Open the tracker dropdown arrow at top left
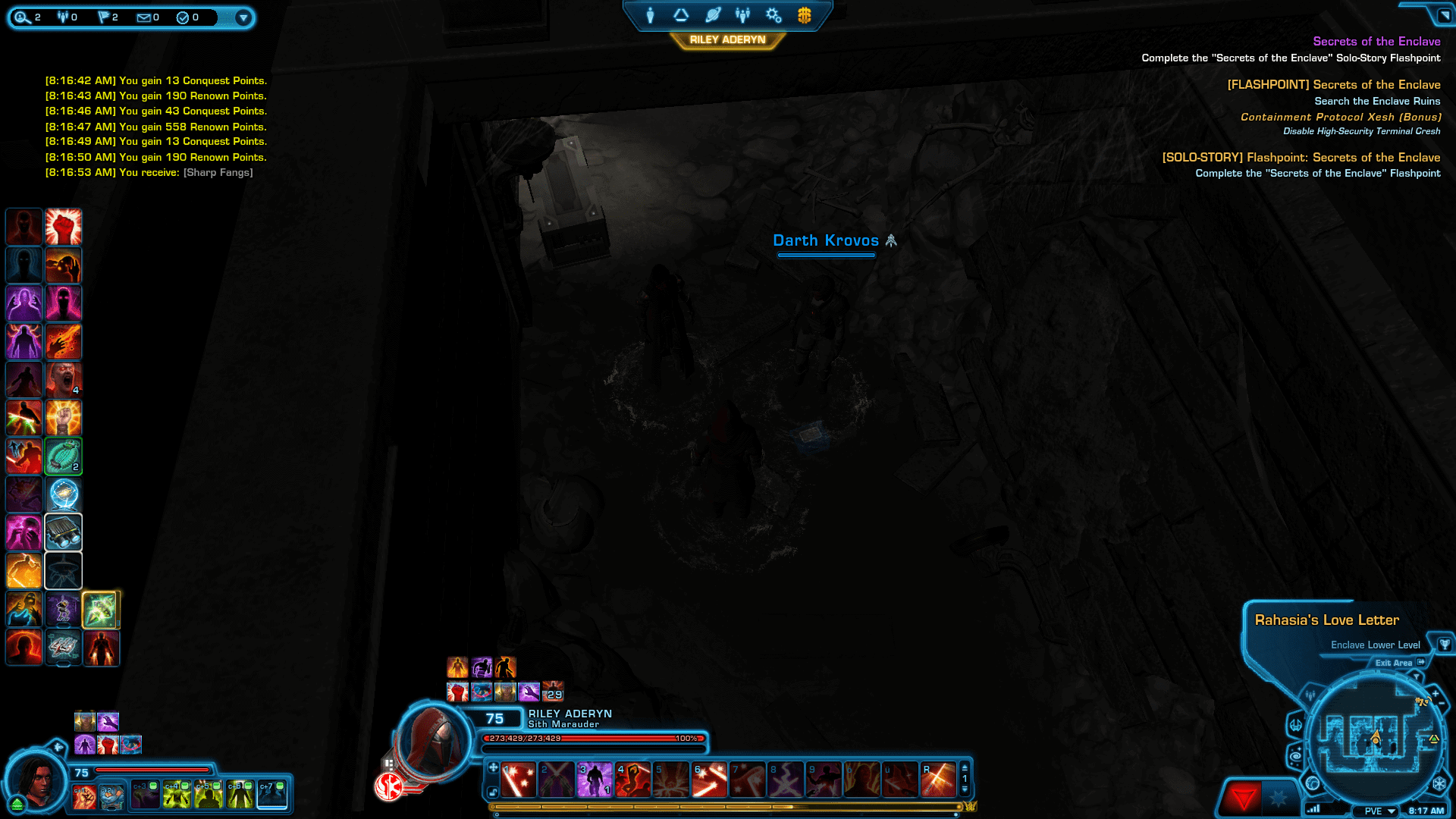Viewport: 1456px width, 819px height. [243, 17]
